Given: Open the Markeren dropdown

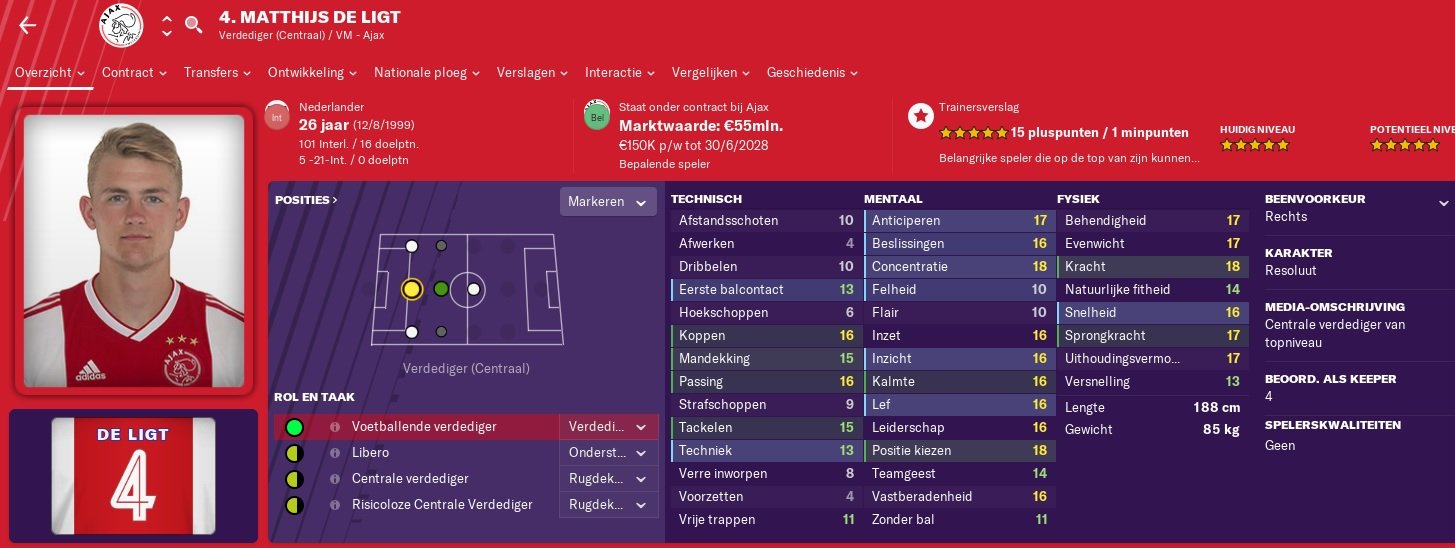Looking at the screenshot, I should click(608, 202).
